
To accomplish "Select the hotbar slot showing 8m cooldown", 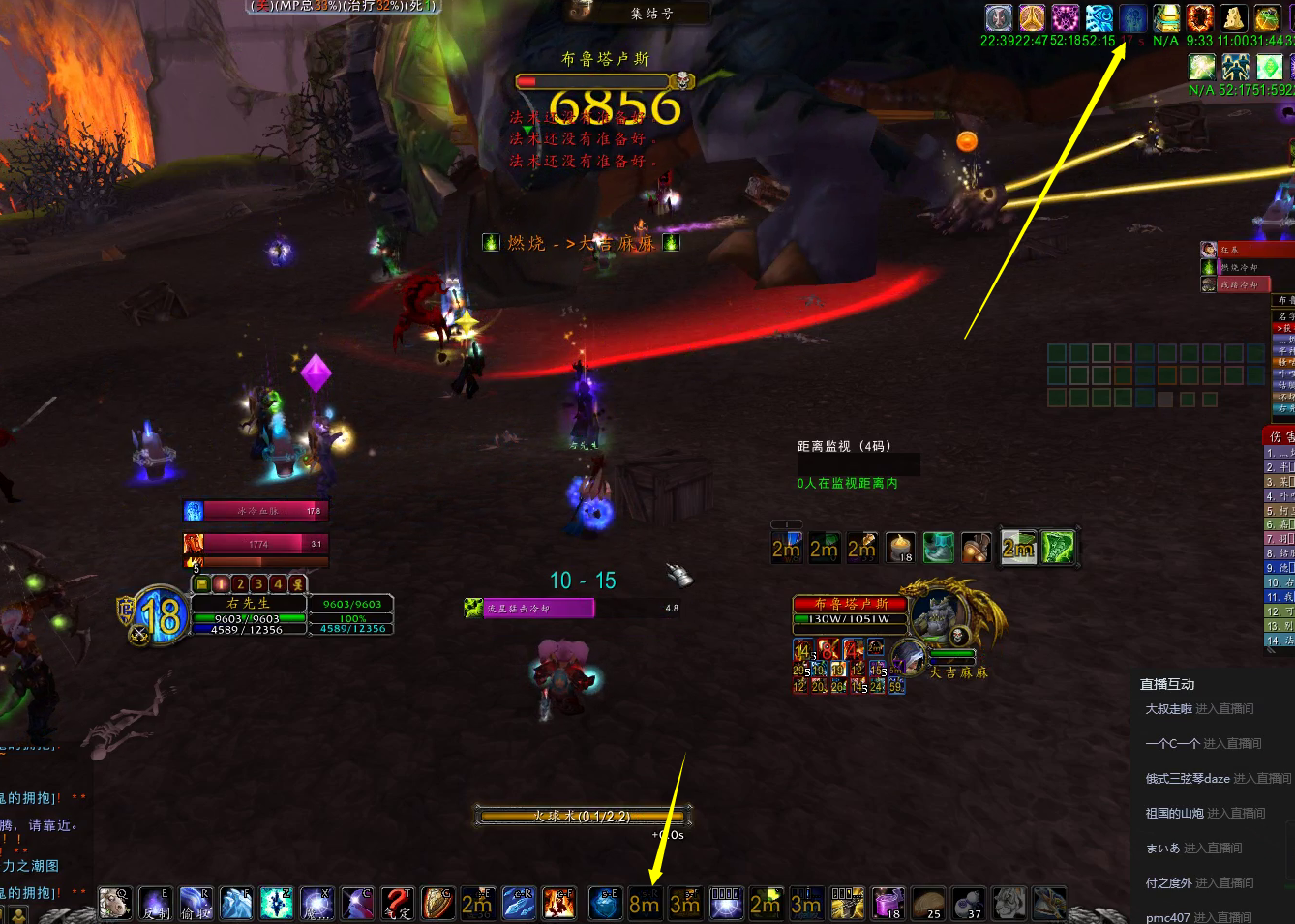I will point(644,903).
